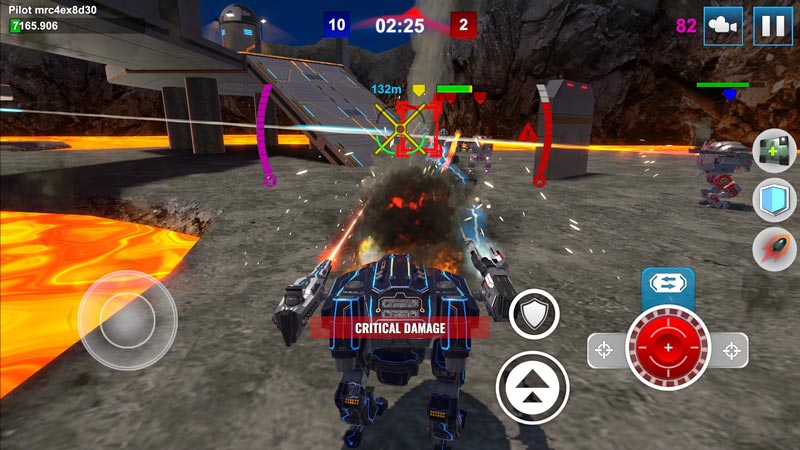Screen dimensions: 800x450
Task: Launch the rocket boost item
Action: point(774,248)
